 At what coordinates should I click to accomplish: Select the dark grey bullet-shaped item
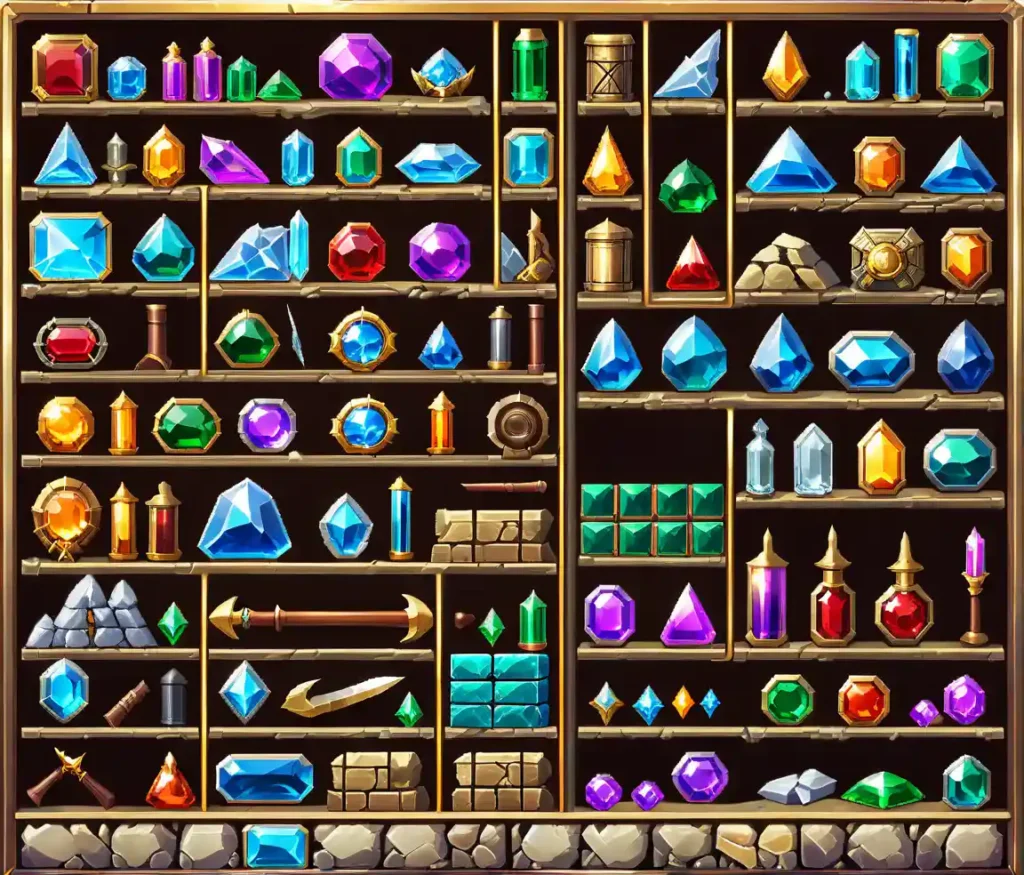[173, 696]
